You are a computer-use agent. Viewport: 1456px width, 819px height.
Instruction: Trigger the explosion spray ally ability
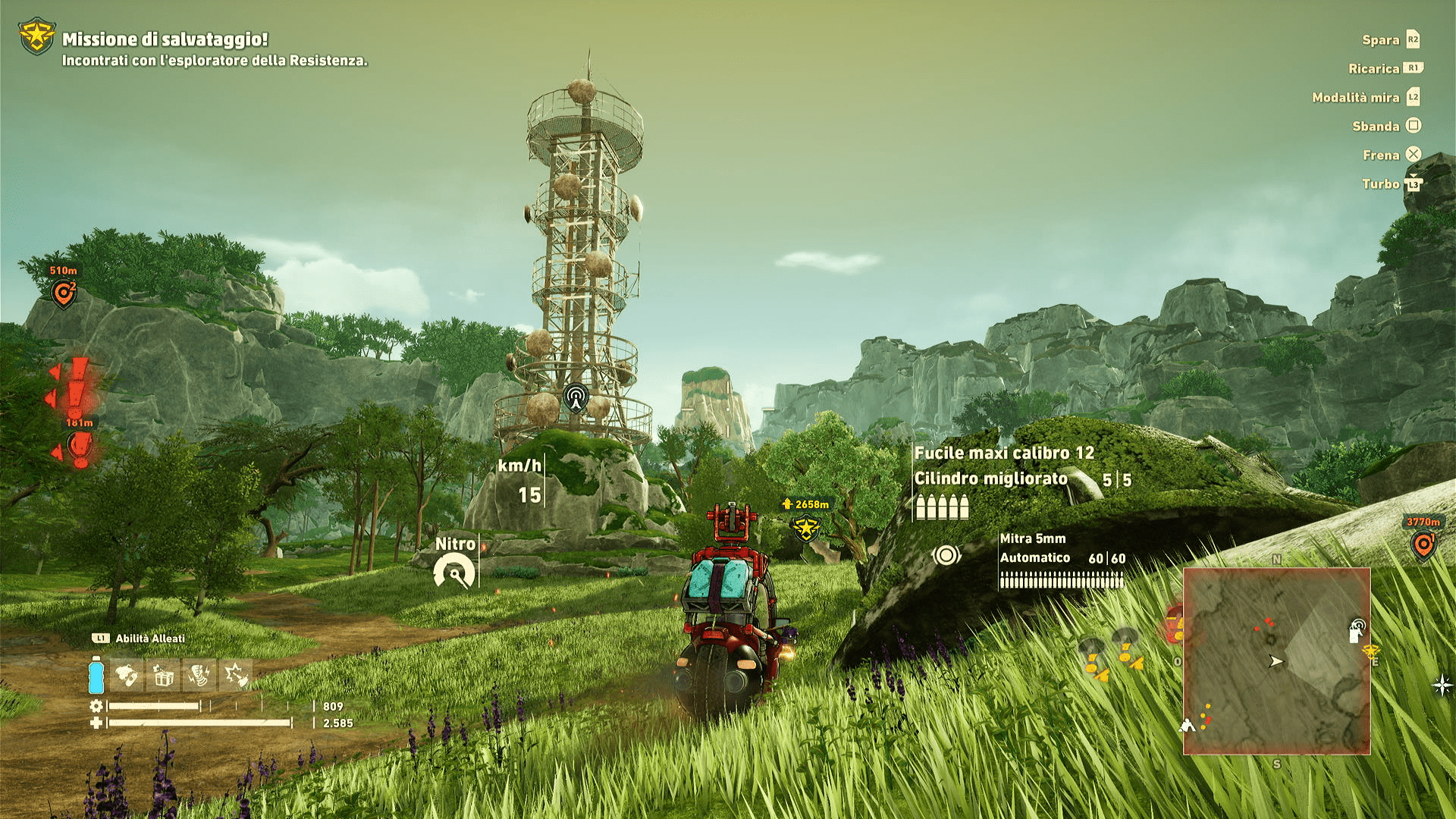(x=236, y=675)
